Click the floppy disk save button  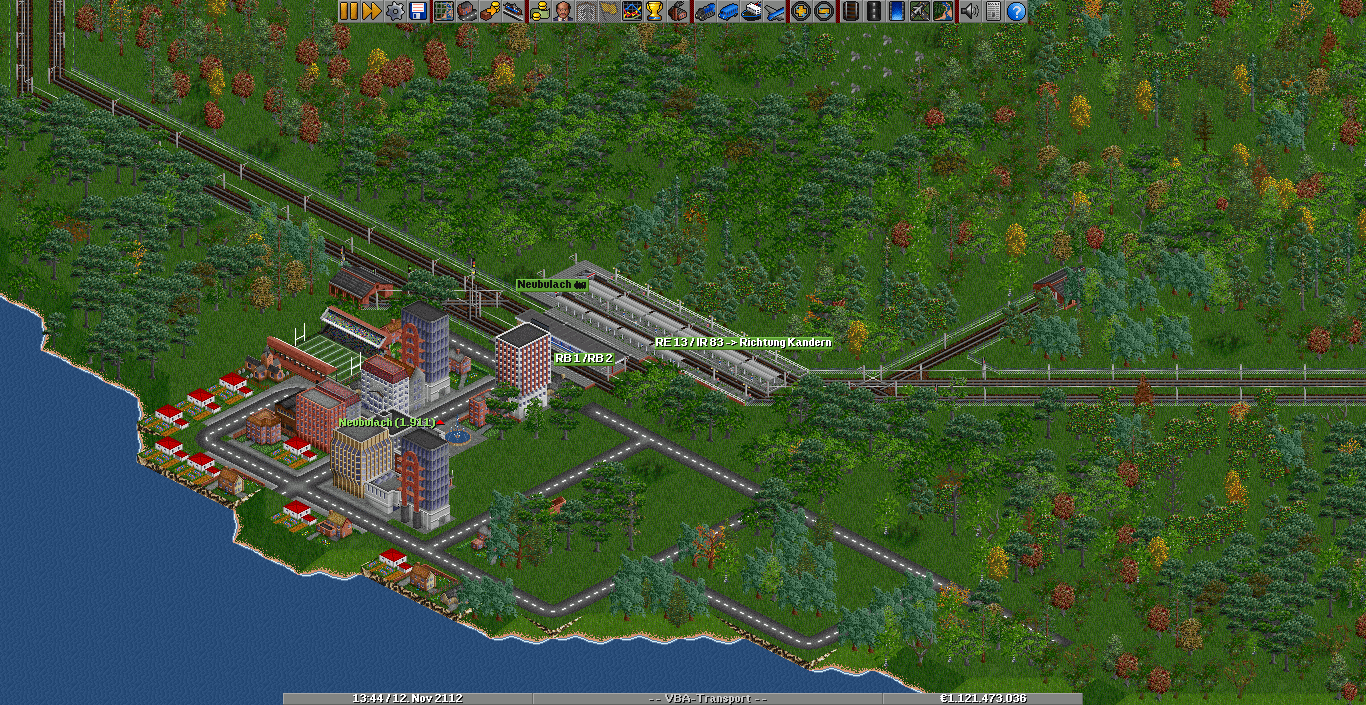pos(417,11)
